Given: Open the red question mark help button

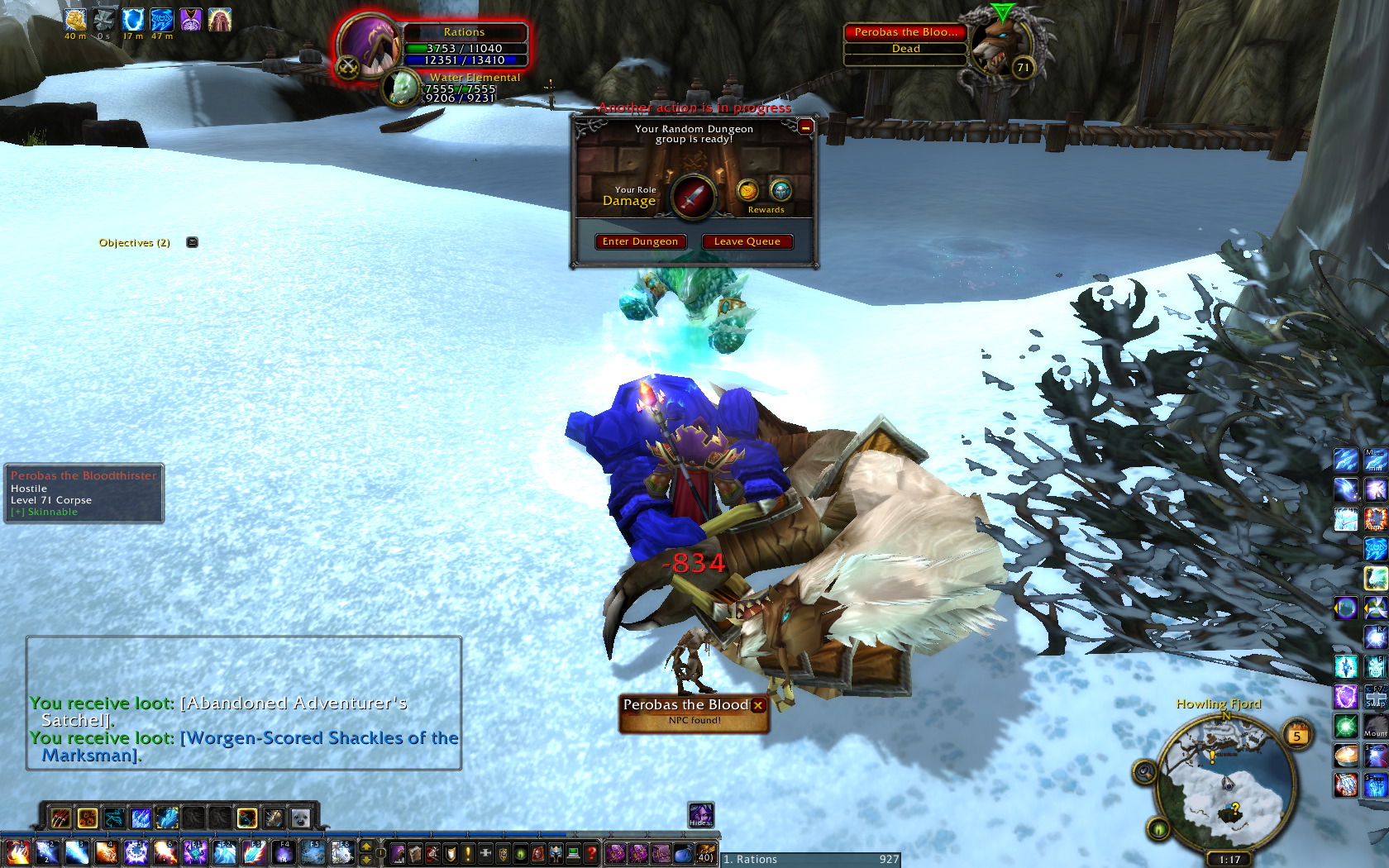Looking at the screenshot, I should (591, 853).
